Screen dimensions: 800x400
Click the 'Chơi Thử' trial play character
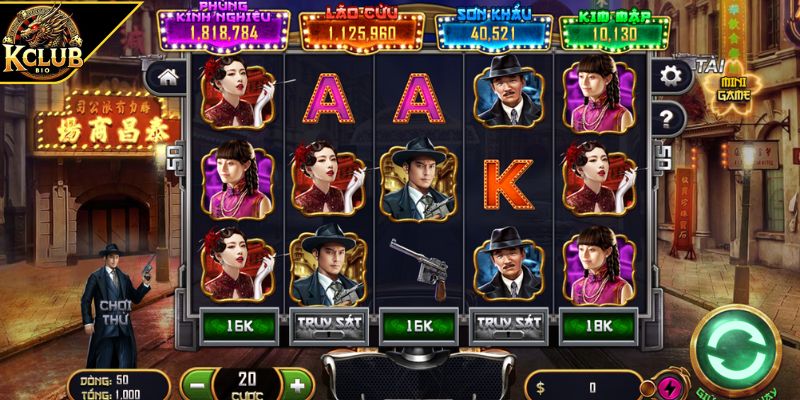pos(113,310)
